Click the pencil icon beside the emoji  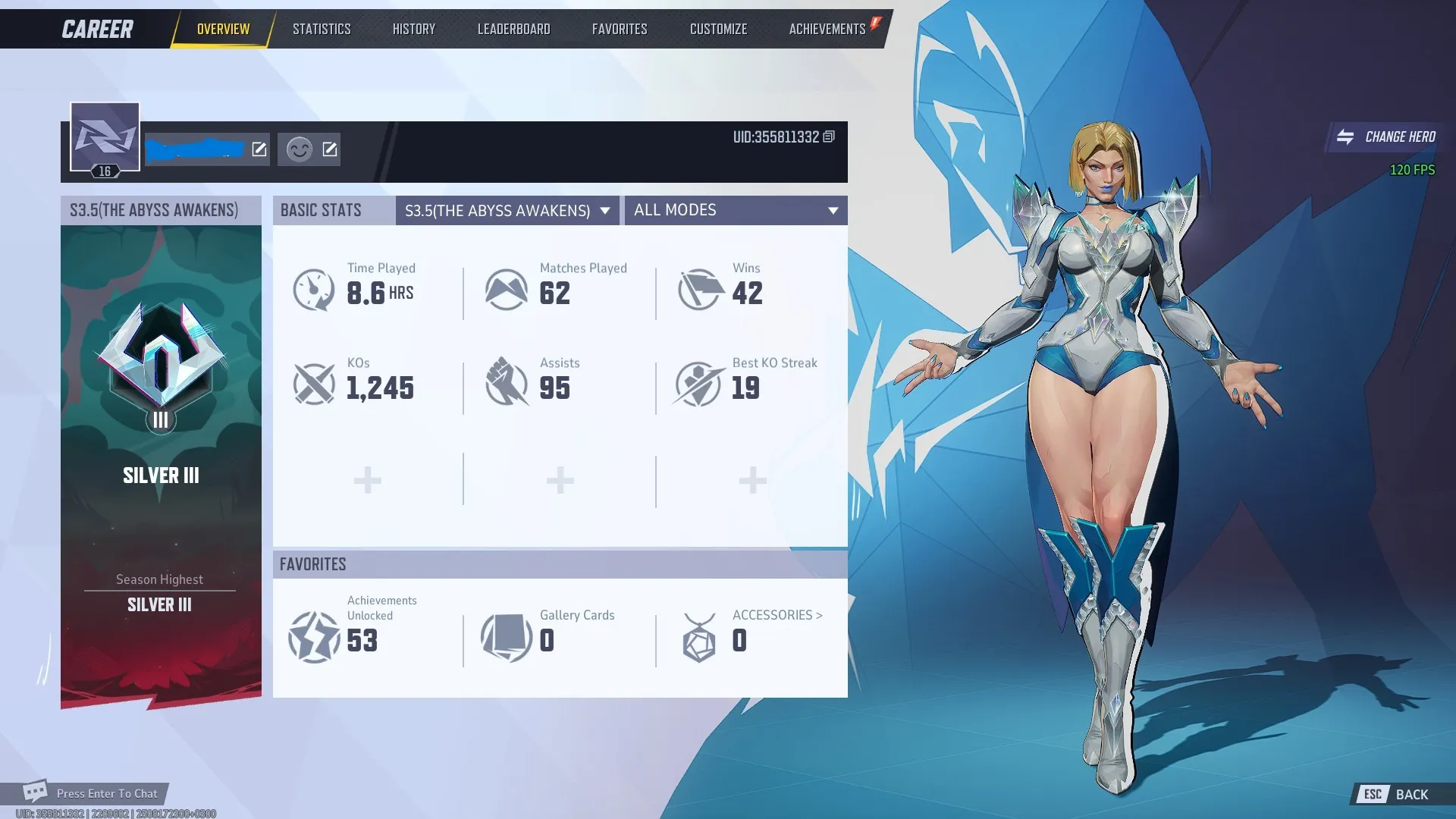(x=328, y=149)
